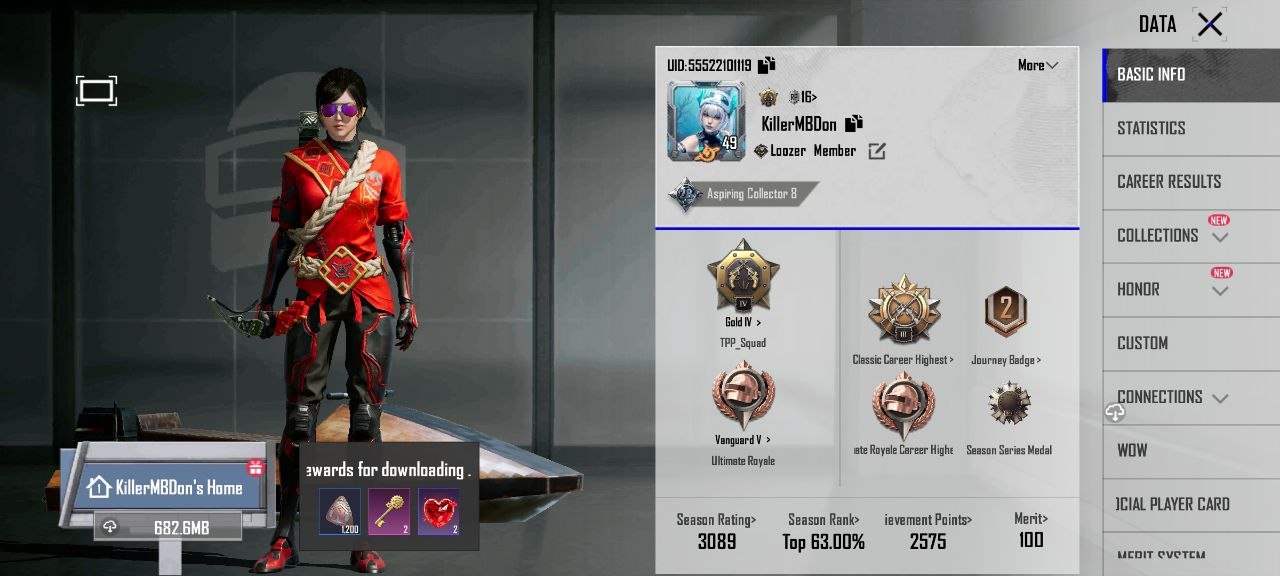Copy the KillerMBDon nickname
The height and width of the screenshot is (576, 1280).
[x=854, y=124]
